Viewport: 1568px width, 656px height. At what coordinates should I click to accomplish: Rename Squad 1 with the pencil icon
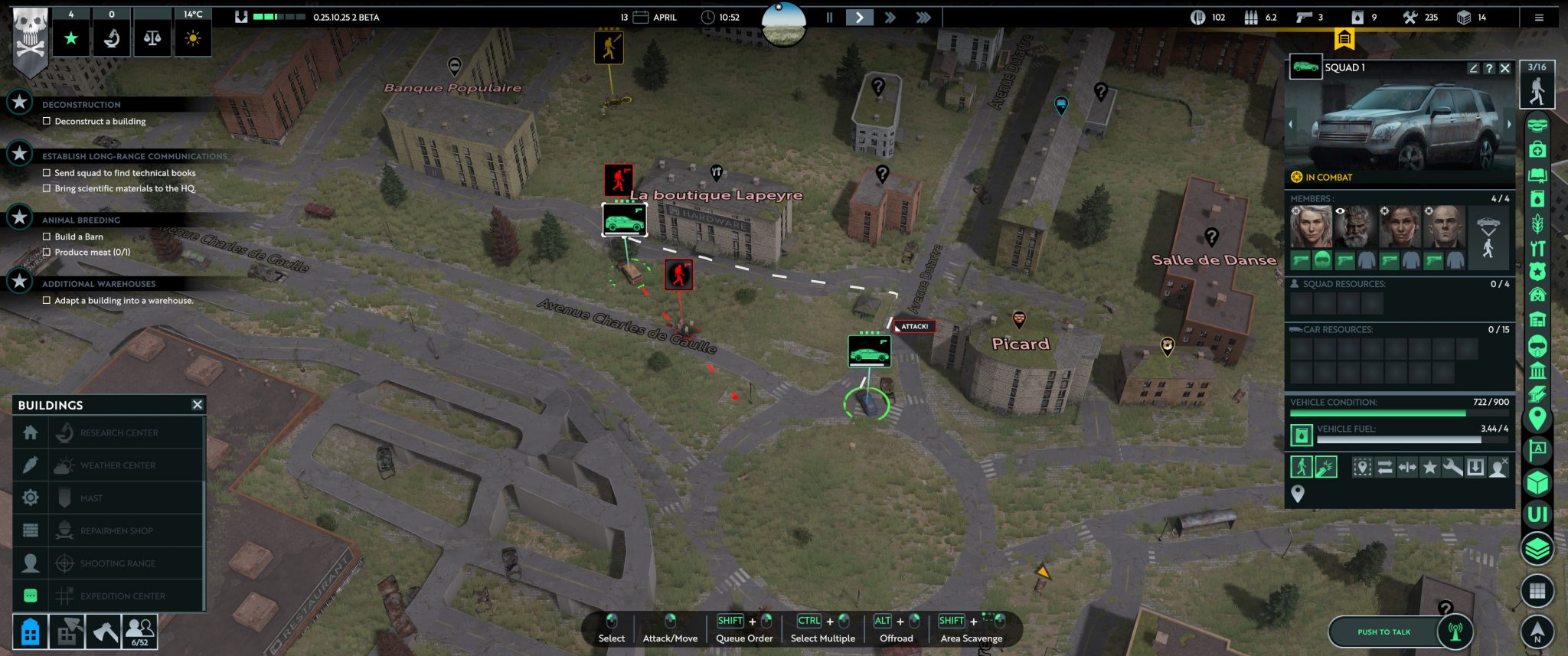click(x=1473, y=68)
